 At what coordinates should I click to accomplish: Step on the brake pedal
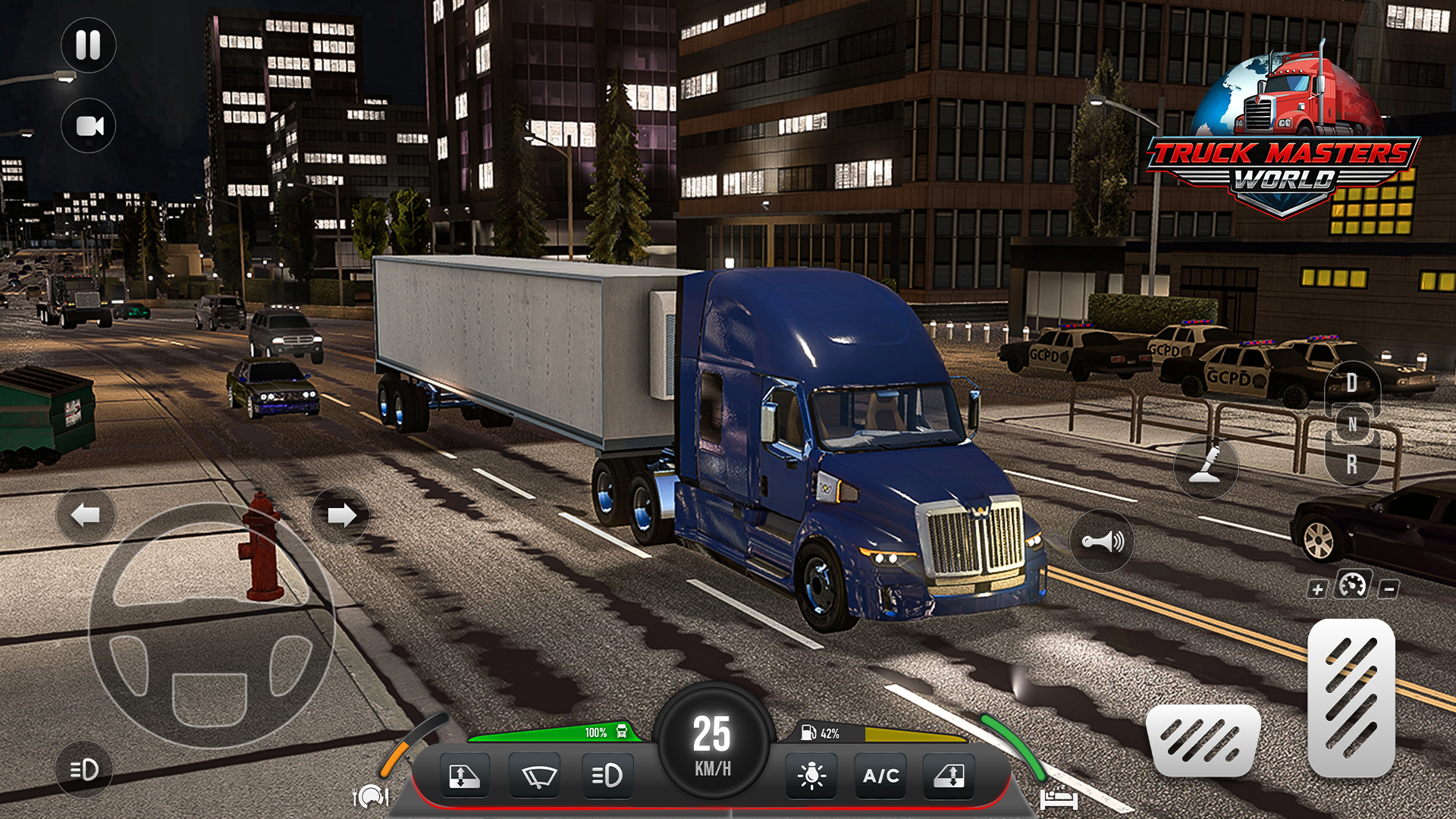pos(1203,741)
